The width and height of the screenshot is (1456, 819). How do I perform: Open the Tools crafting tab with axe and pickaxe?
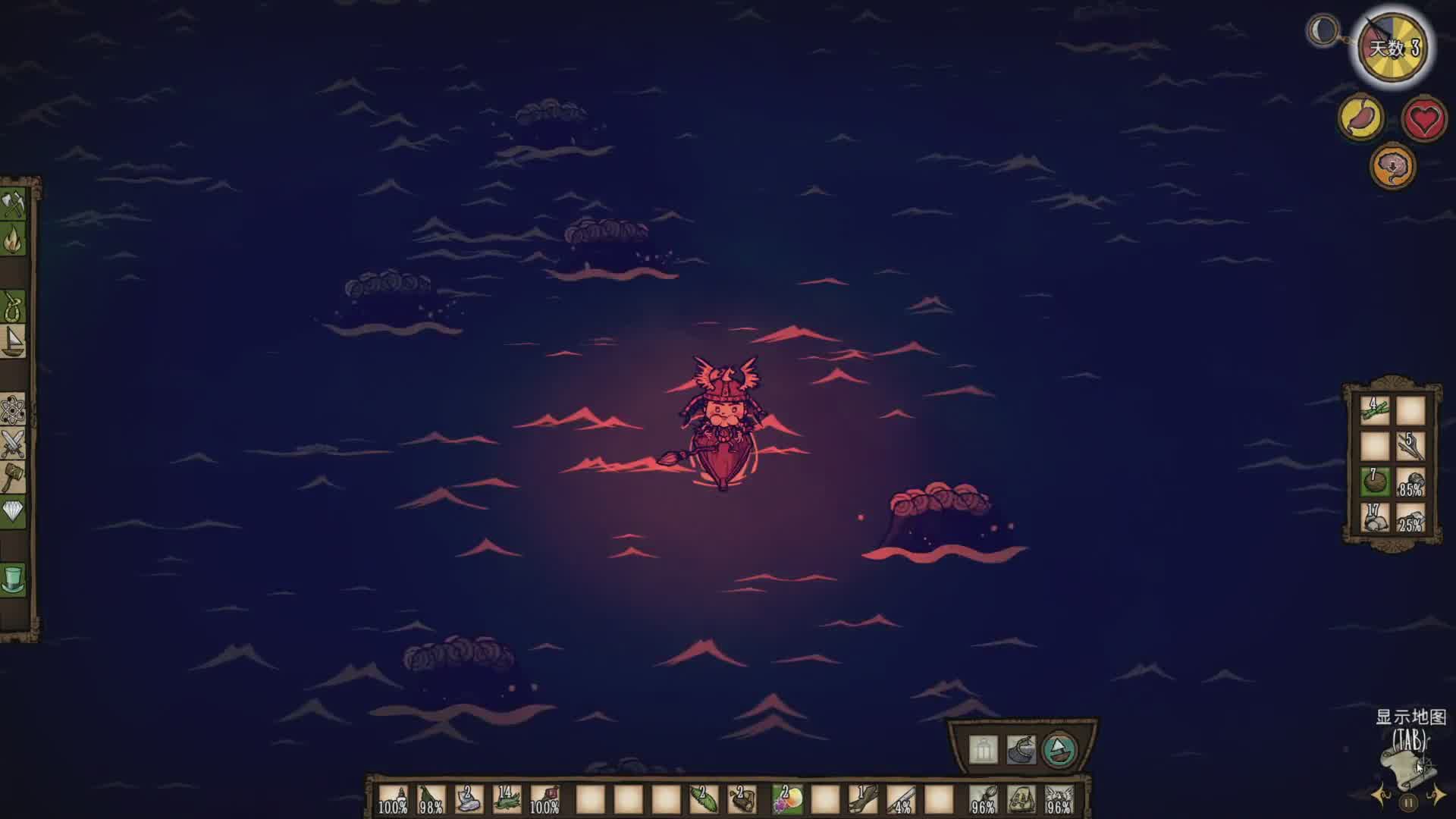[x=14, y=205]
